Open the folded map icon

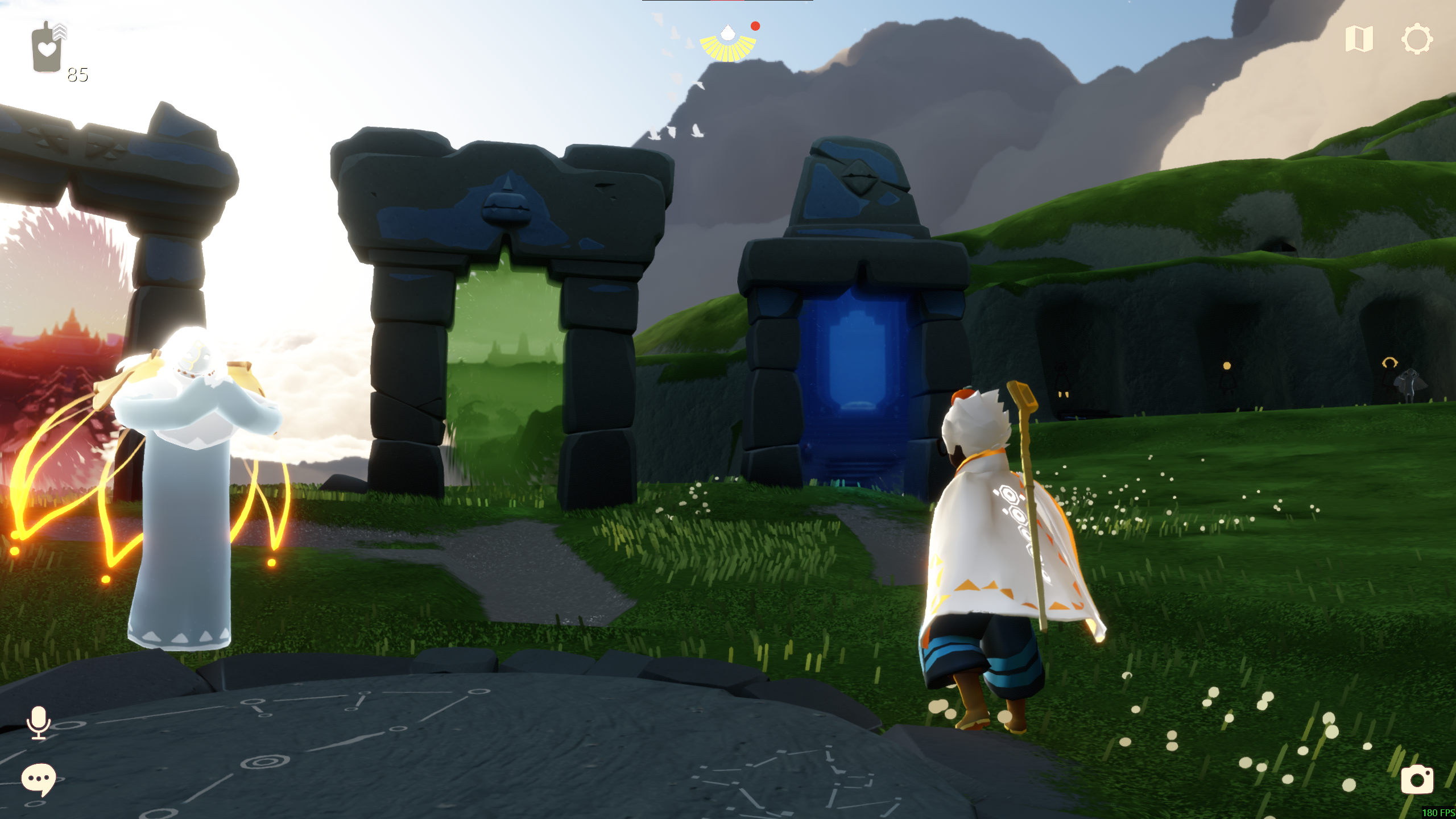tap(1359, 39)
